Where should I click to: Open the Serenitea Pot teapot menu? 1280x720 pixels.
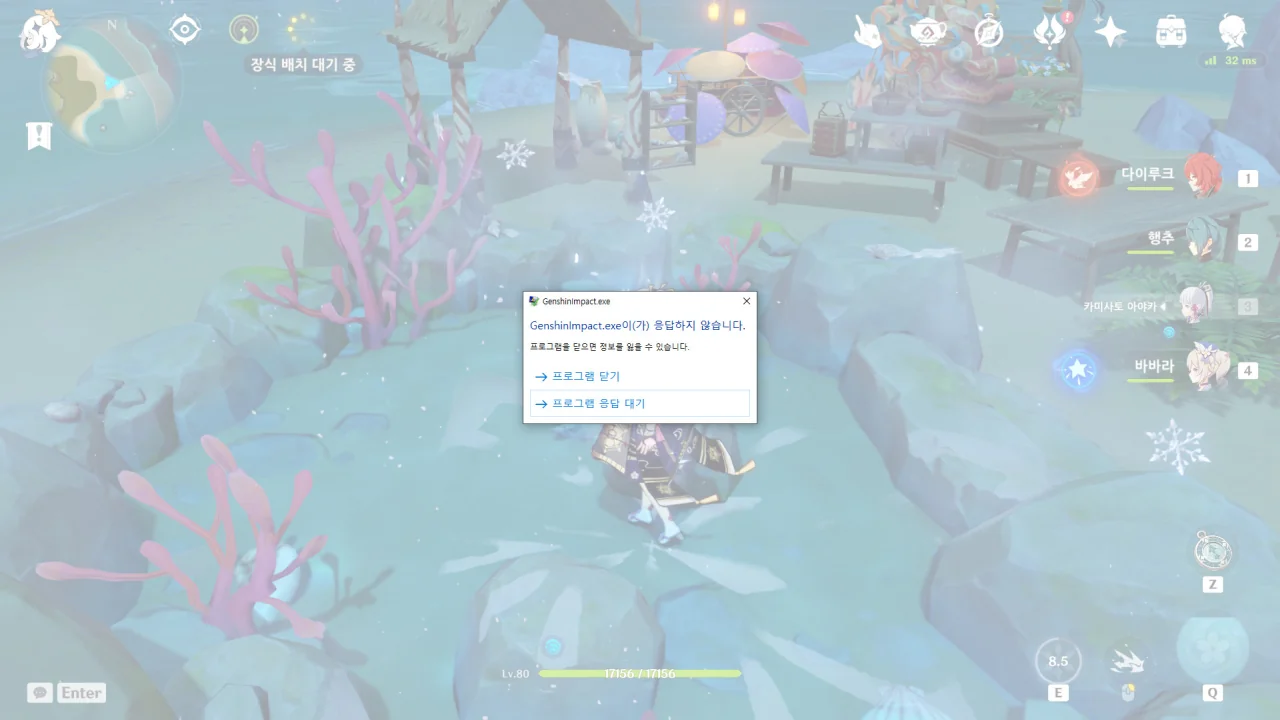tap(927, 31)
